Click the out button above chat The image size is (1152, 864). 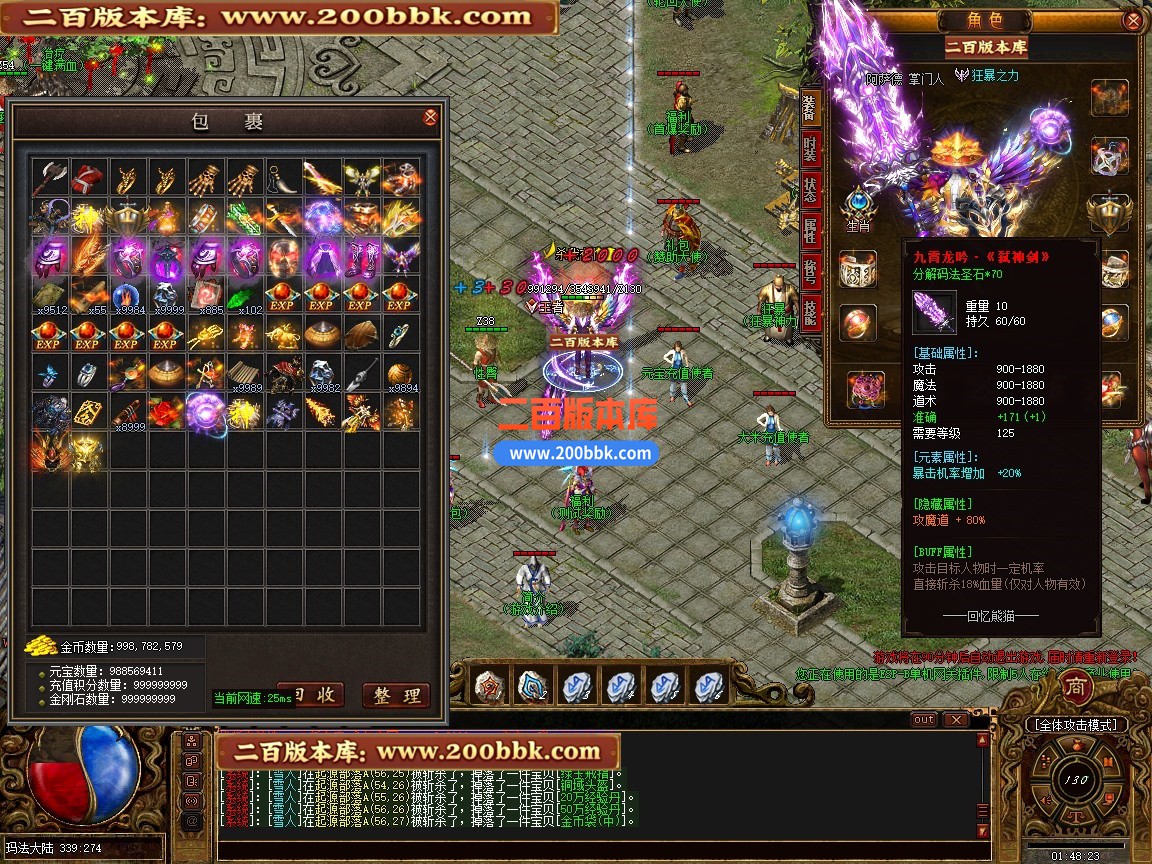click(x=924, y=720)
